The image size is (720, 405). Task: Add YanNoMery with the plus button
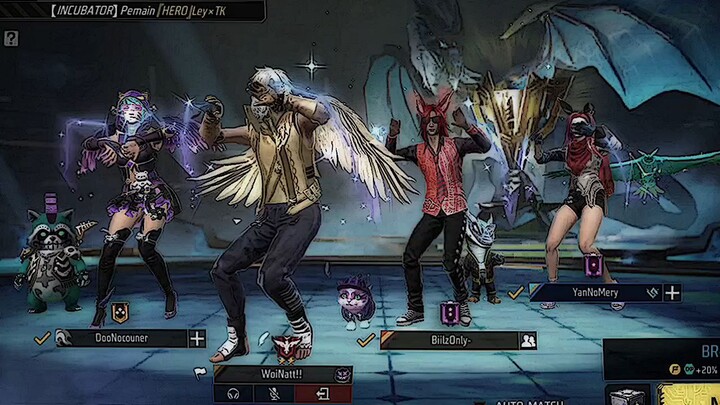coord(672,293)
